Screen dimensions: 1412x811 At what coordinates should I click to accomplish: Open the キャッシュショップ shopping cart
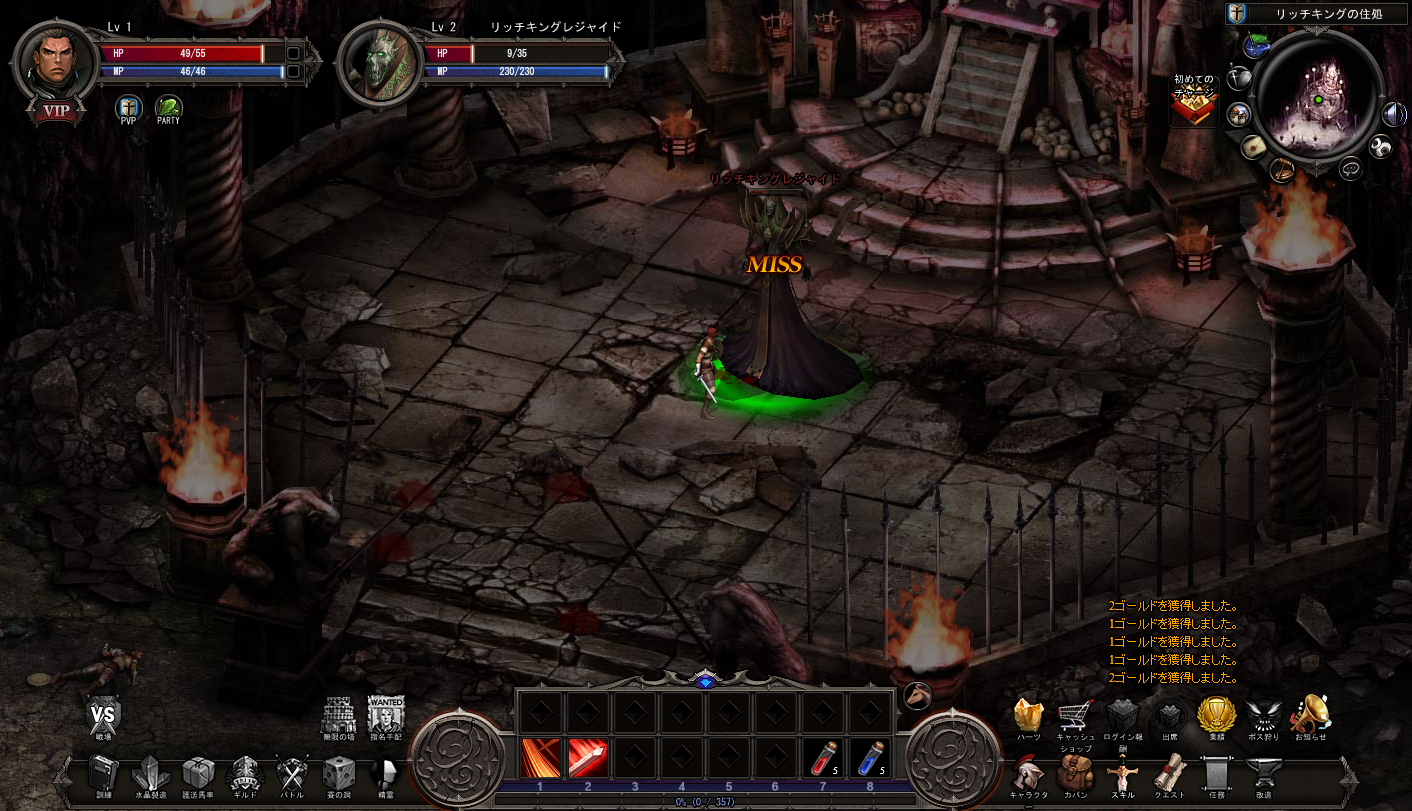coord(1075,714)
